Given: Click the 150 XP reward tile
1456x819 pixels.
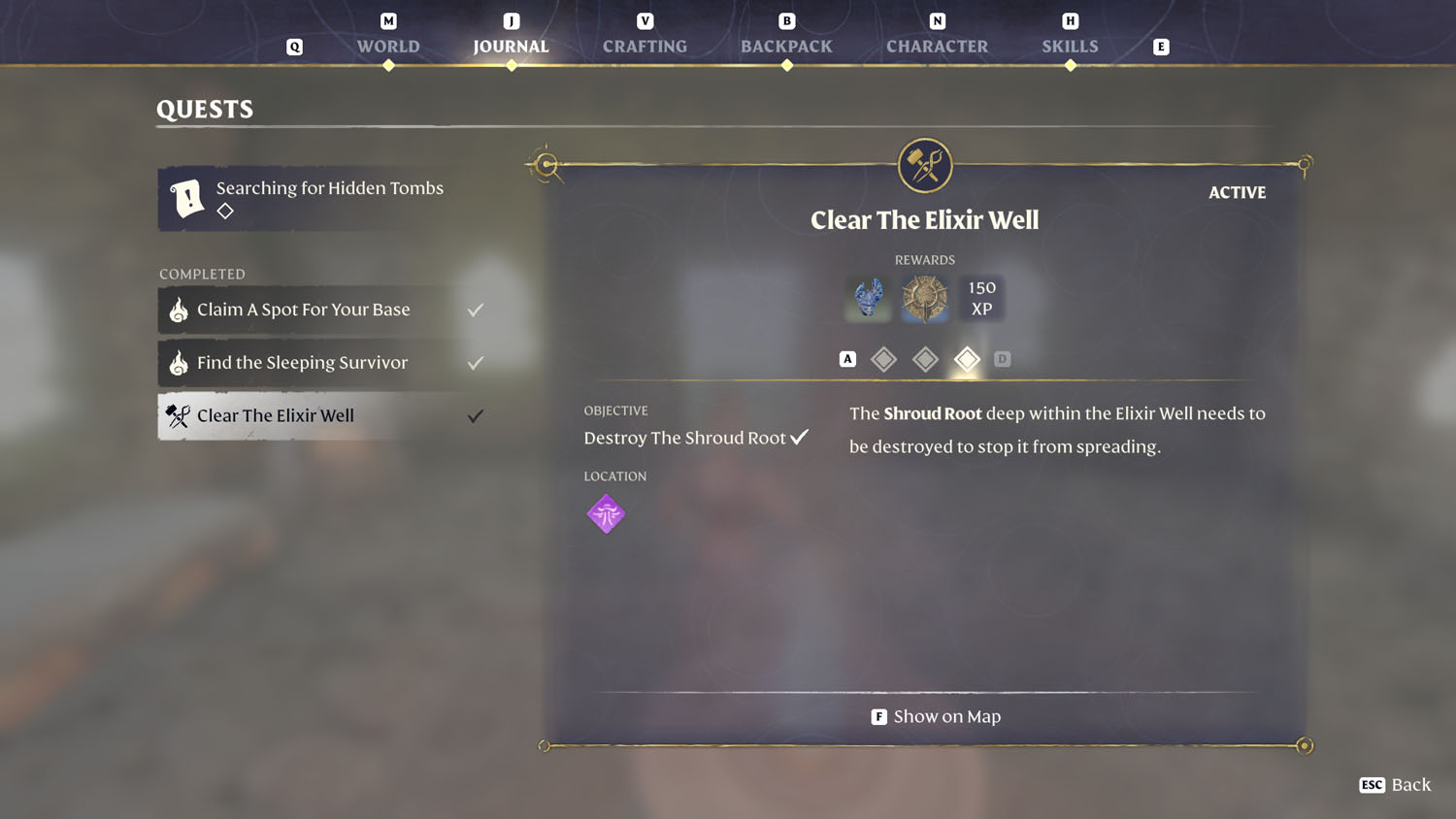Looking at the screenshot, I should click(x=981, y=298).
